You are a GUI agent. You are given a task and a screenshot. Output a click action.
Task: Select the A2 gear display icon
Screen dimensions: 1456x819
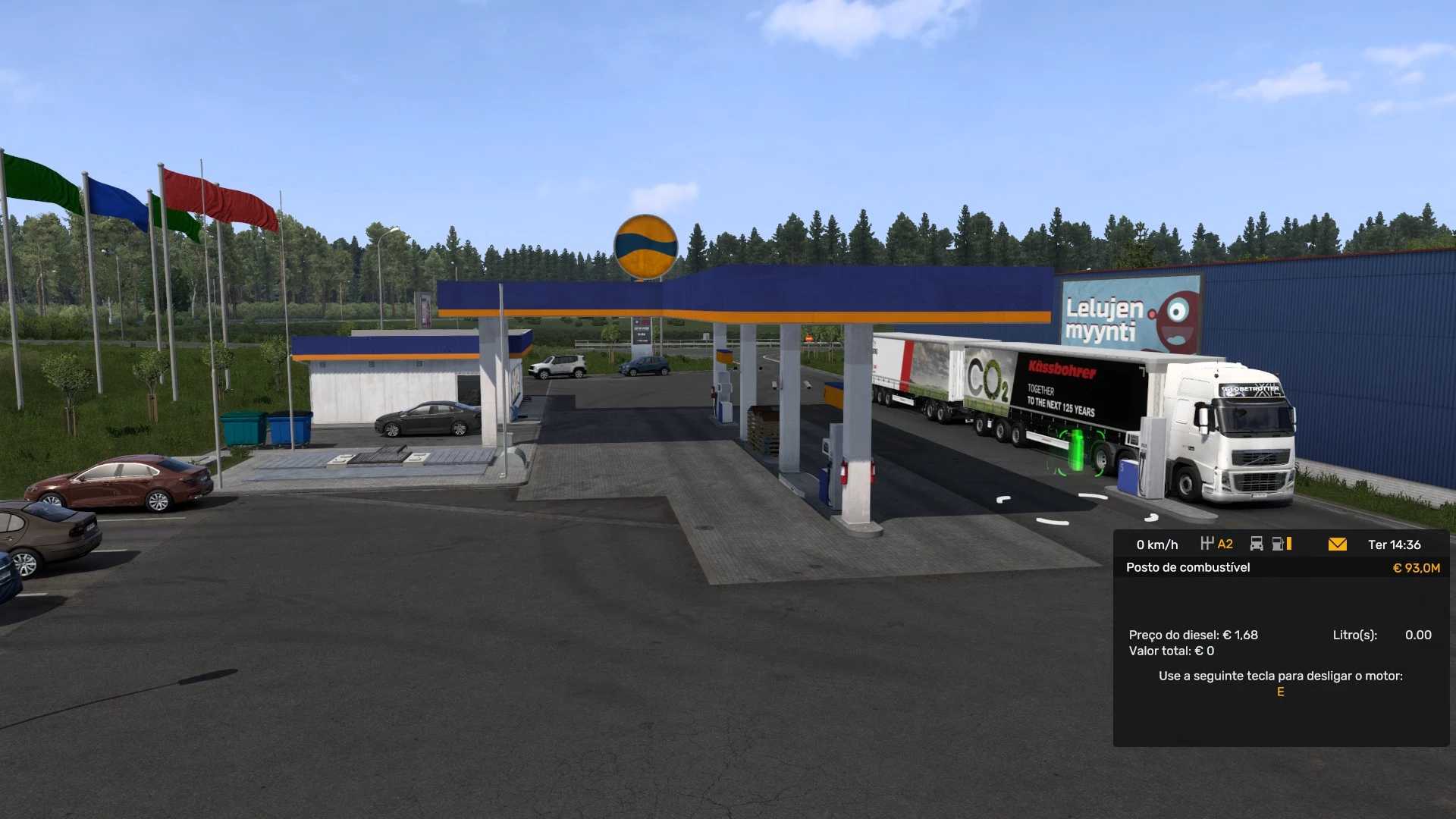coord(1225,544)
